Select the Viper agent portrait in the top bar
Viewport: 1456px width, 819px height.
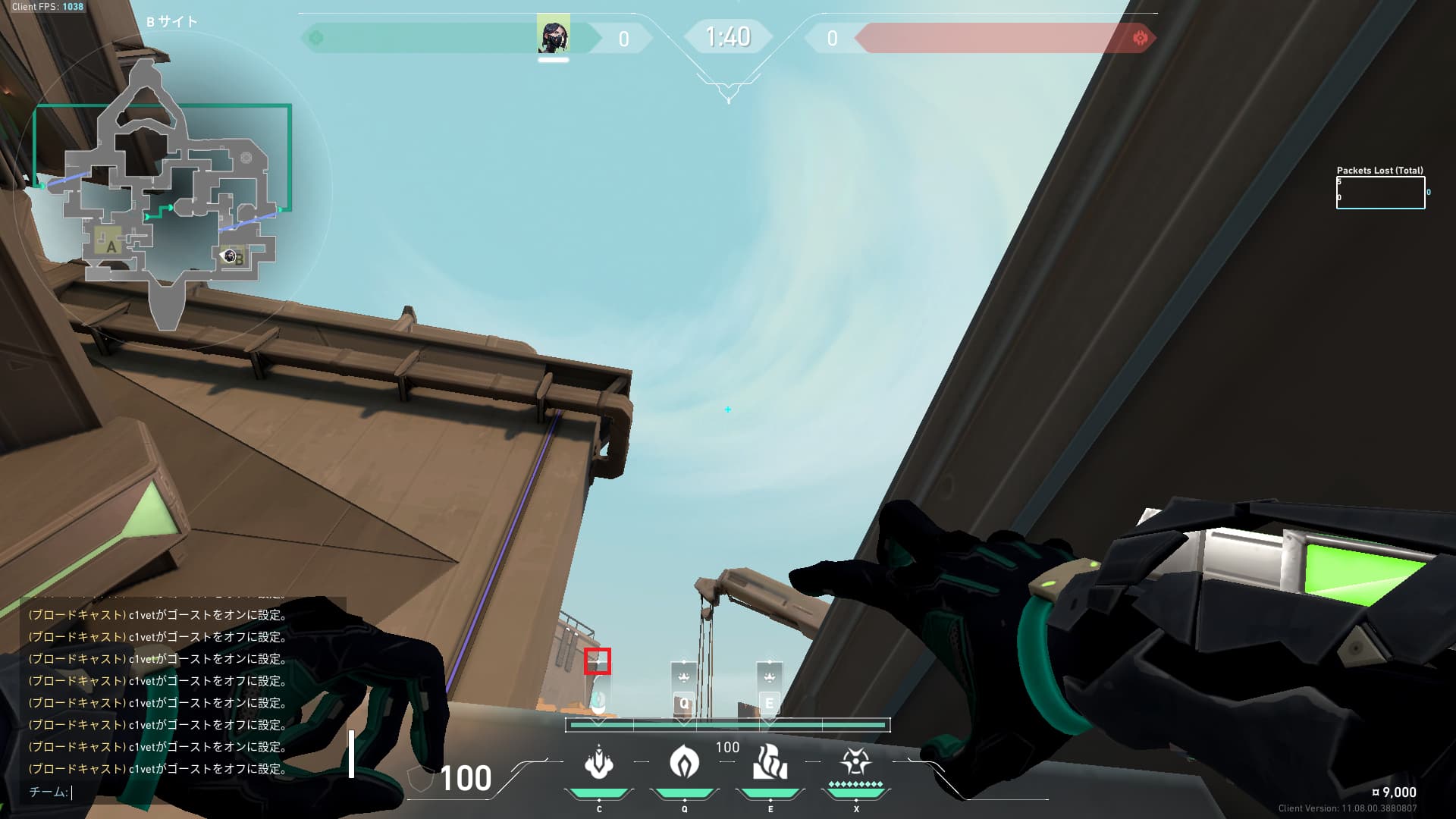(553, 36)
